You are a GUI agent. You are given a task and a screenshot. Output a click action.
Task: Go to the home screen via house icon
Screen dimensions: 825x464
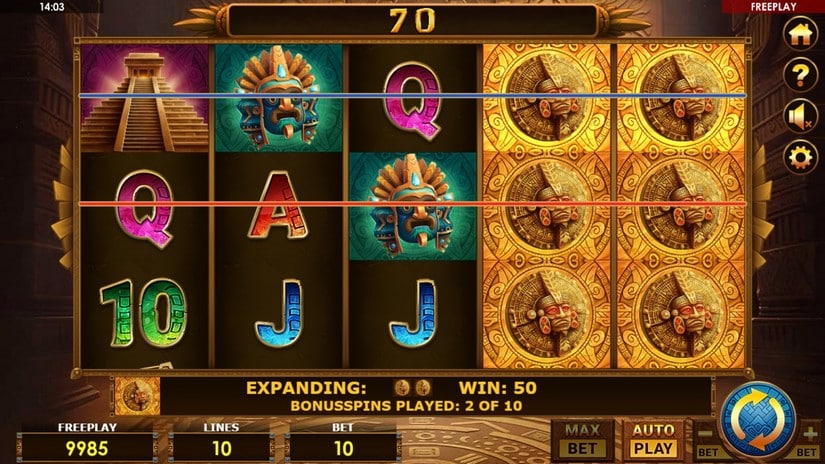click(x=799, y=34)
